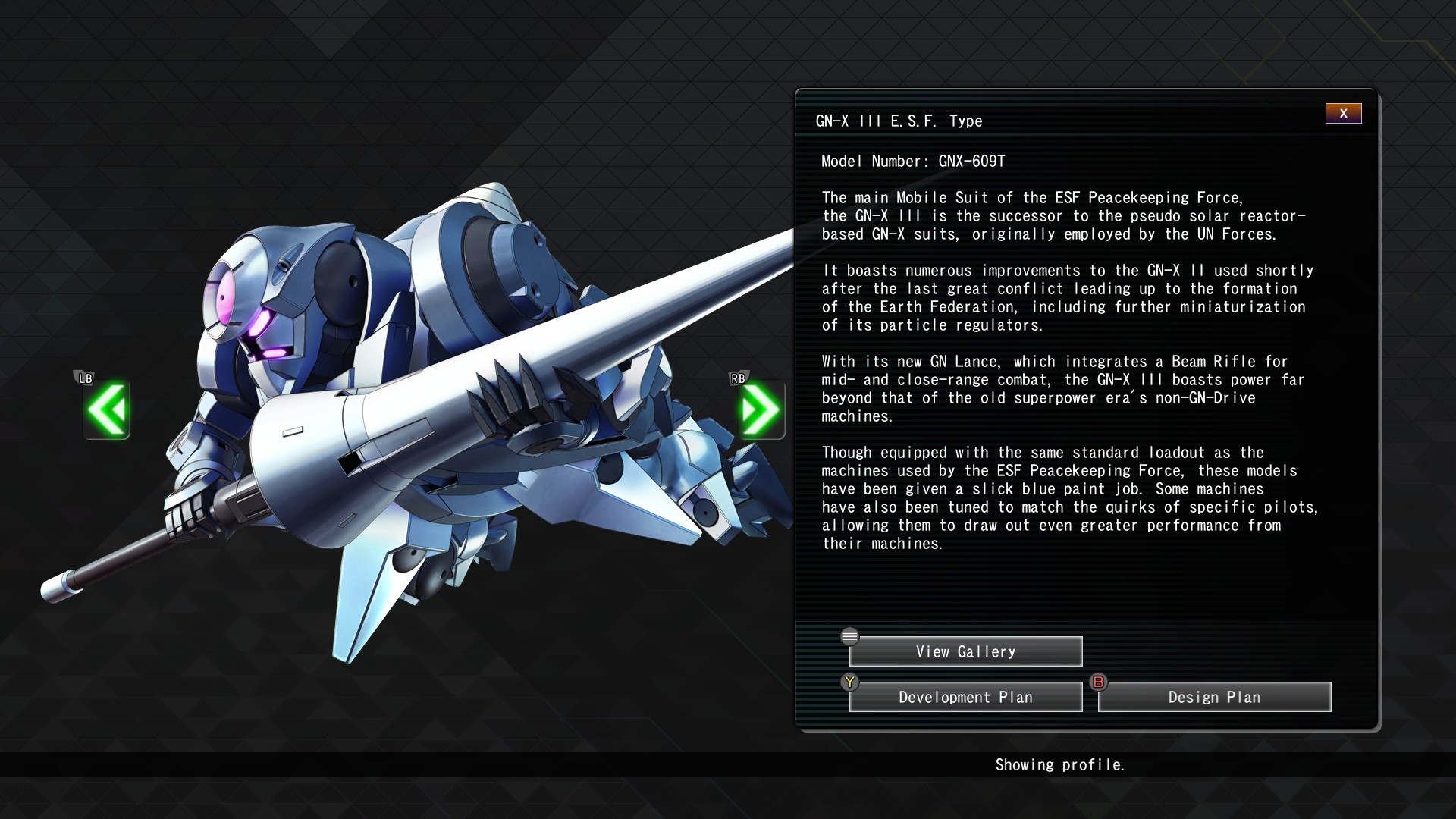Close the GN-X III profile panel
The height and width of the screenshot is (819, 1456).
coord(1343,113)
